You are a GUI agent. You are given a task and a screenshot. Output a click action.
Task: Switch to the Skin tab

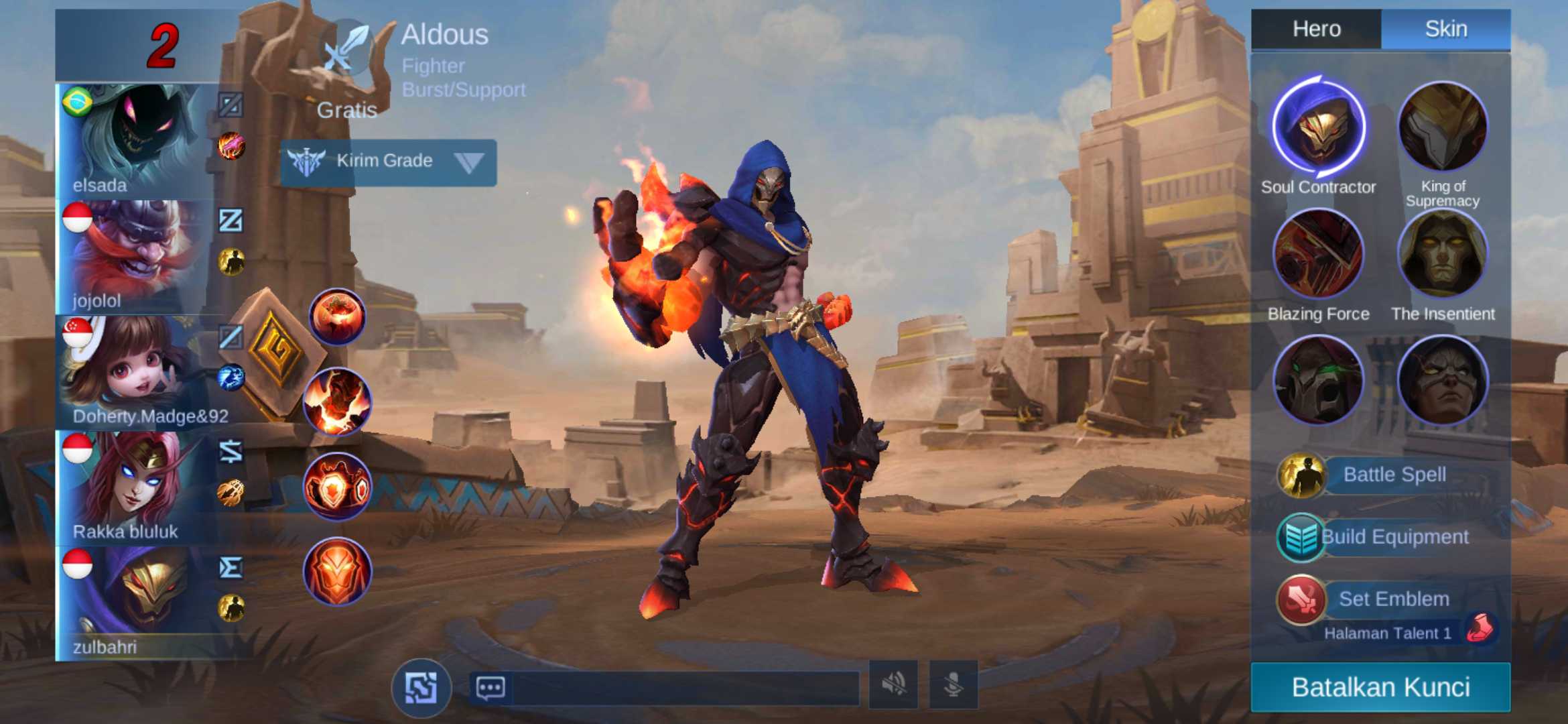(1445, 29)
